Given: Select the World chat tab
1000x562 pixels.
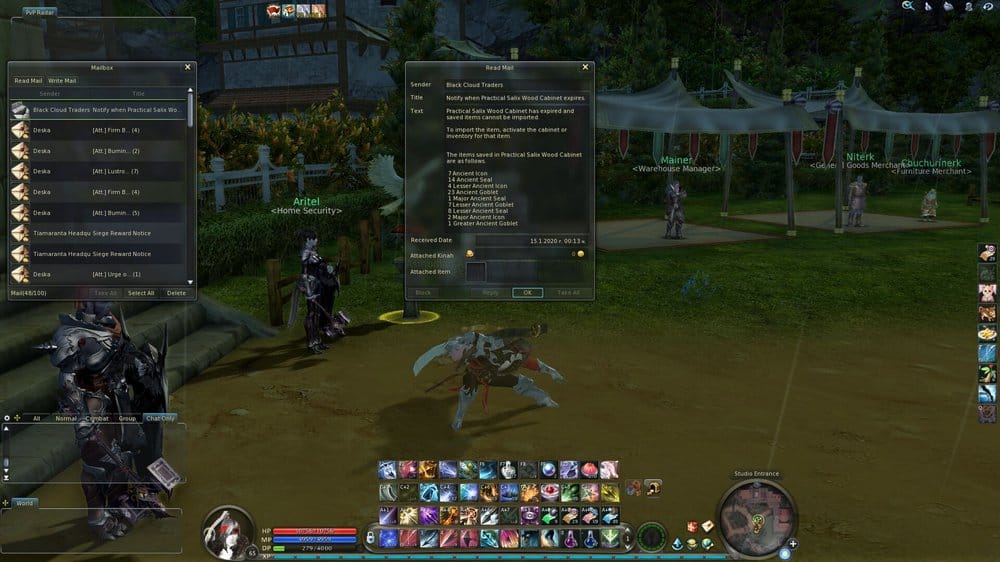Looking at the screenshot, I should [x=24, y=503].
